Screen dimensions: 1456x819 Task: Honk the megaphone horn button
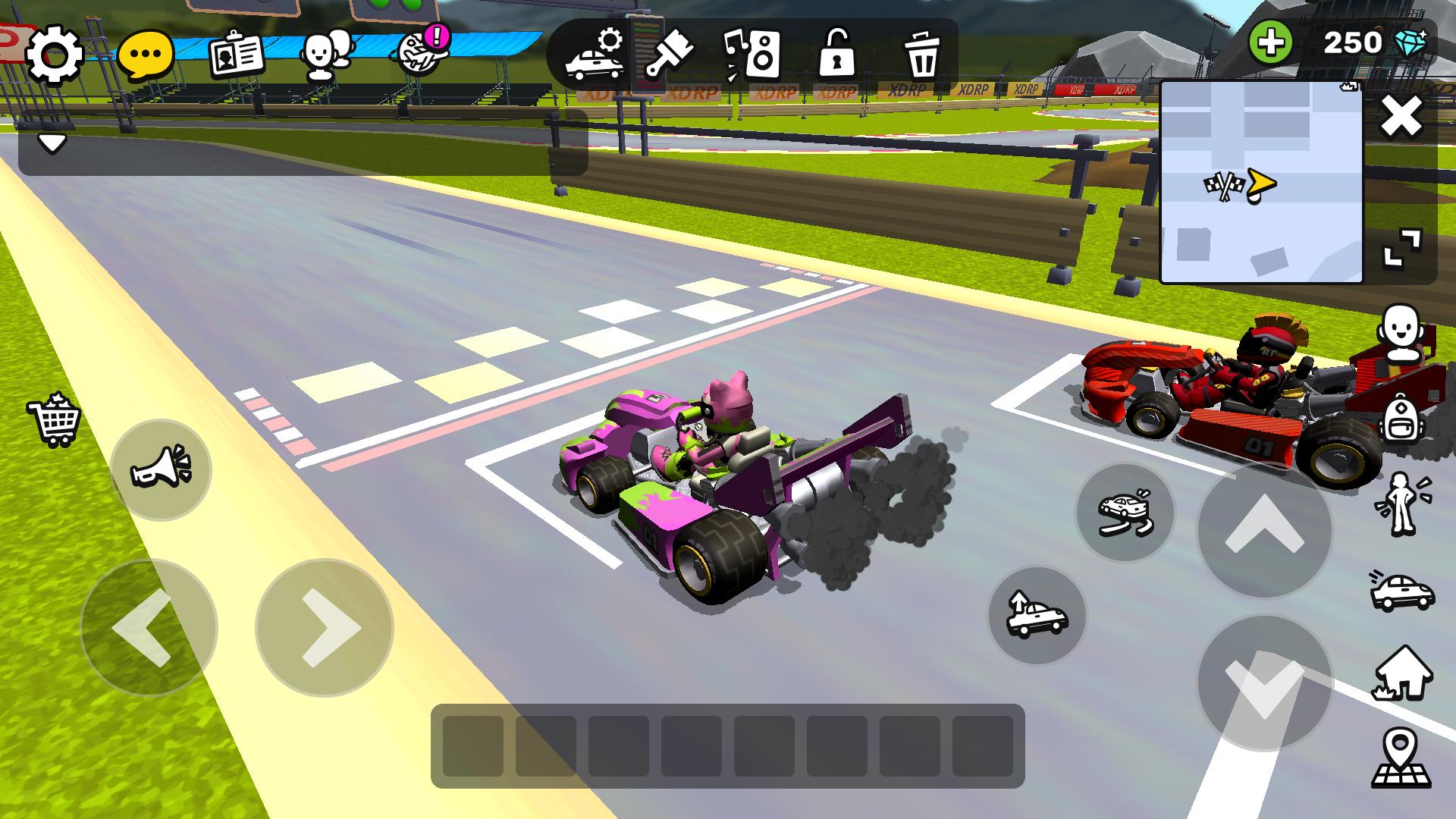pos(161,469)
